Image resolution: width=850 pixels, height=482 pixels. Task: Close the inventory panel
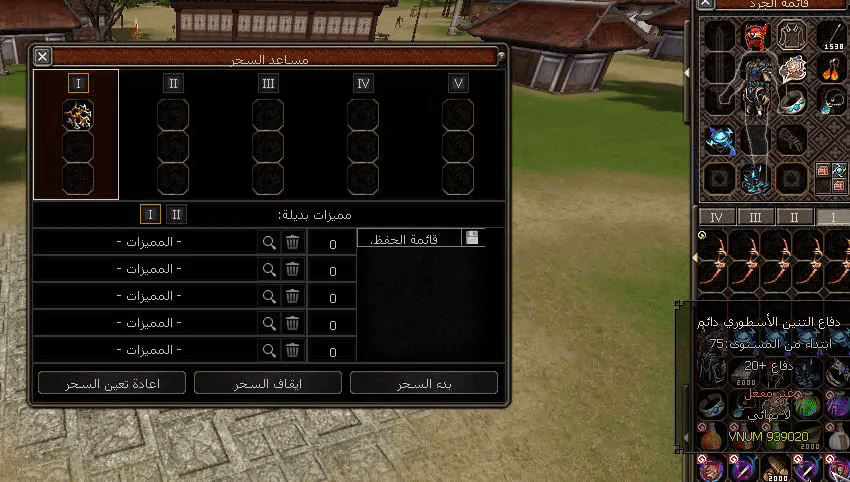707,4
